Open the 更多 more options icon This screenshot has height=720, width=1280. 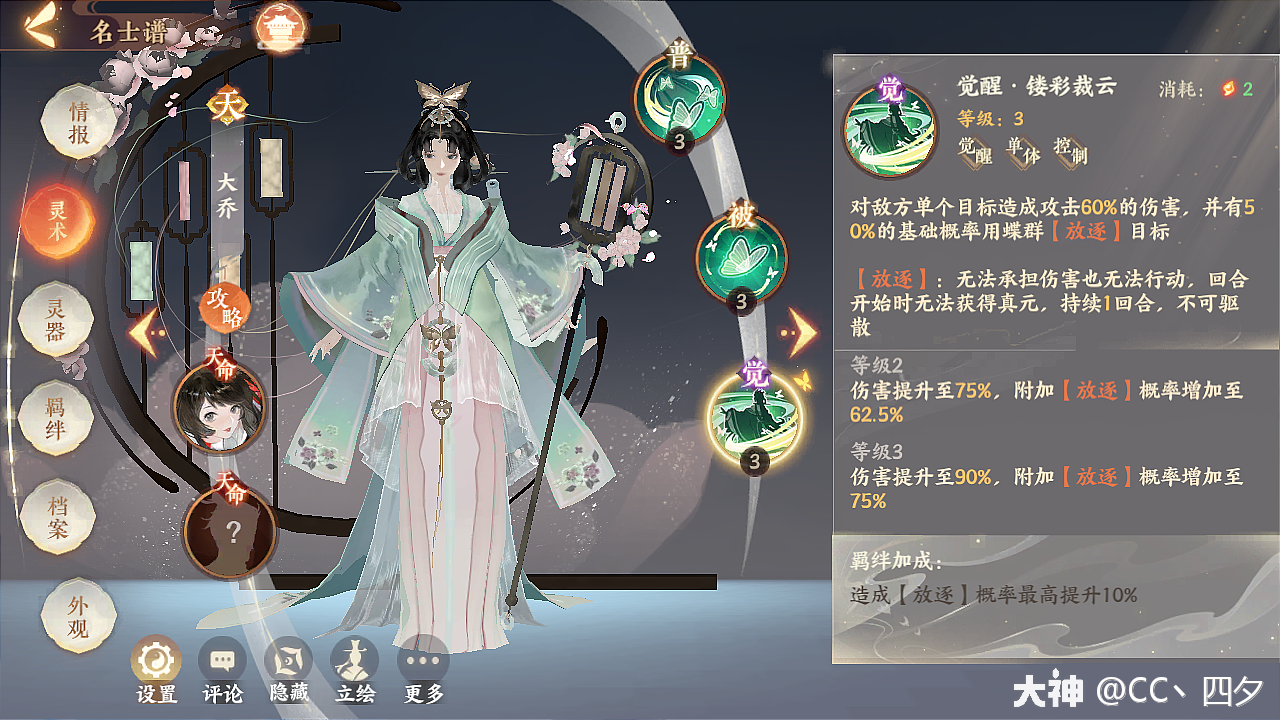point(424,661)
